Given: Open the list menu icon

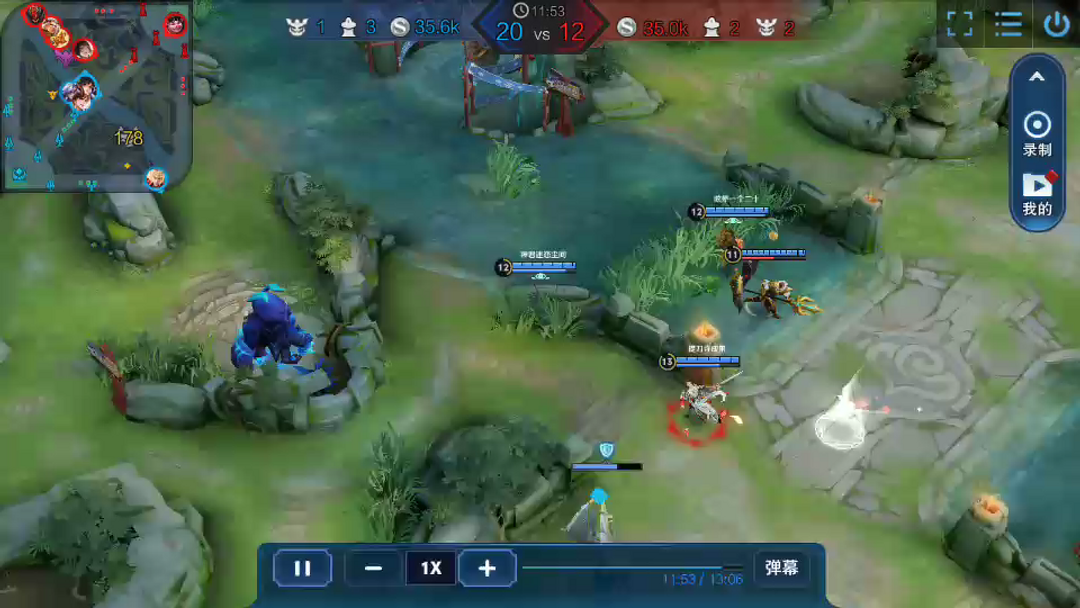Looking at the screenshot, I should coord(1008,24).
